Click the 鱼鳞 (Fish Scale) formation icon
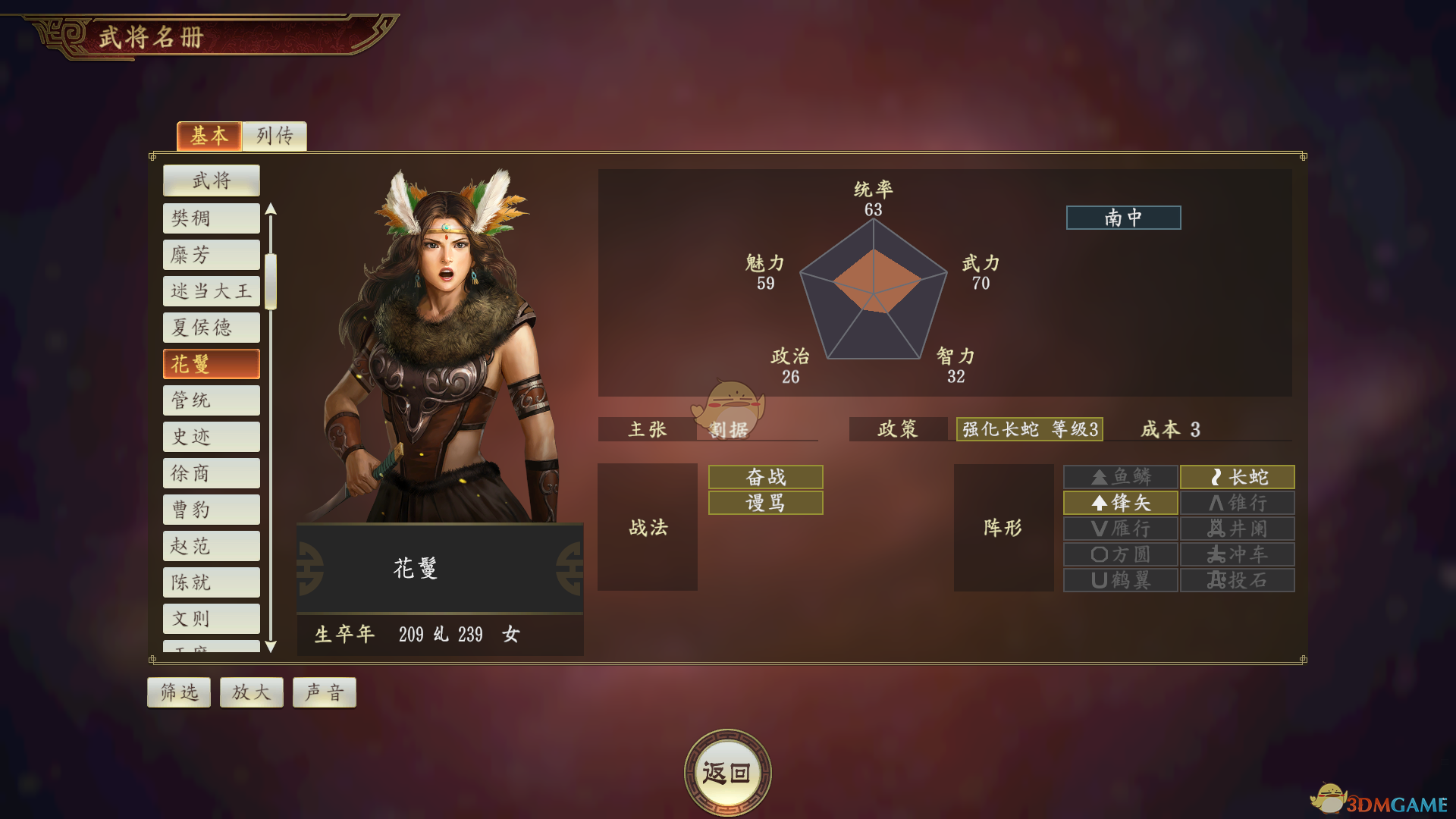The image size is (1456, 819). coord(1119,477)
